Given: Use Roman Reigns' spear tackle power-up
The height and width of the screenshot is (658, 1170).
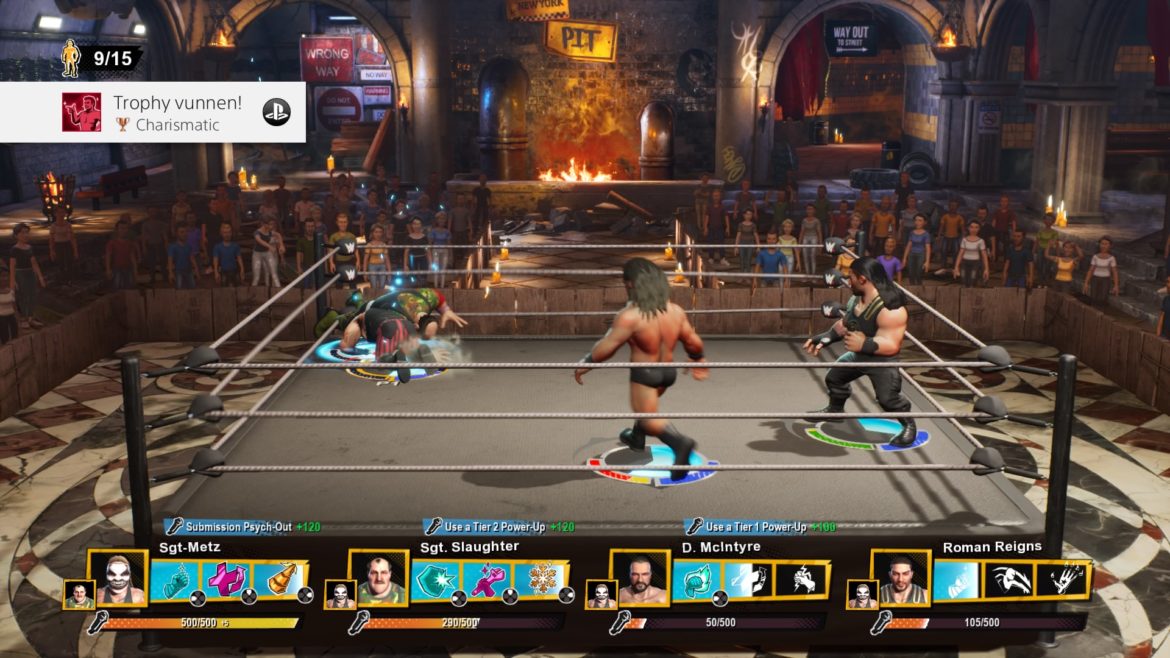Looking at the screenshot, I should coord(1009,580).
